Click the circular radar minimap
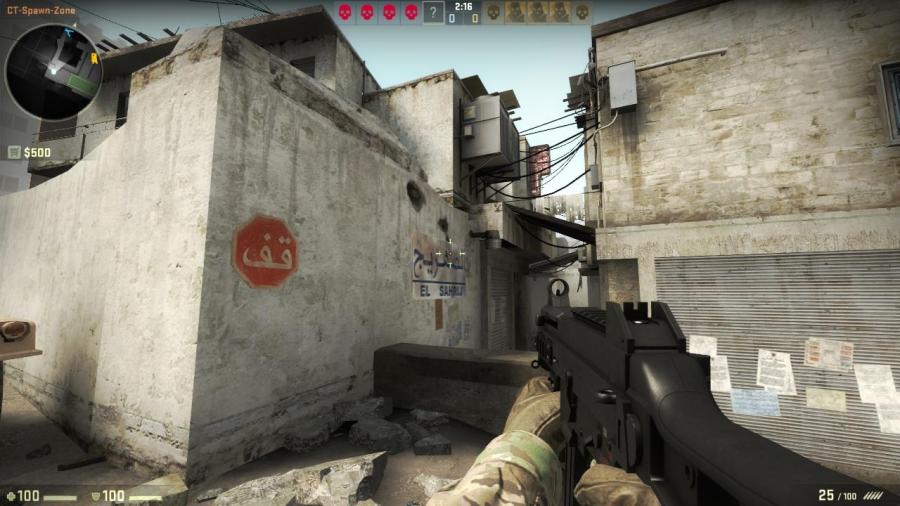900x506 pixels. click(53, 72)
